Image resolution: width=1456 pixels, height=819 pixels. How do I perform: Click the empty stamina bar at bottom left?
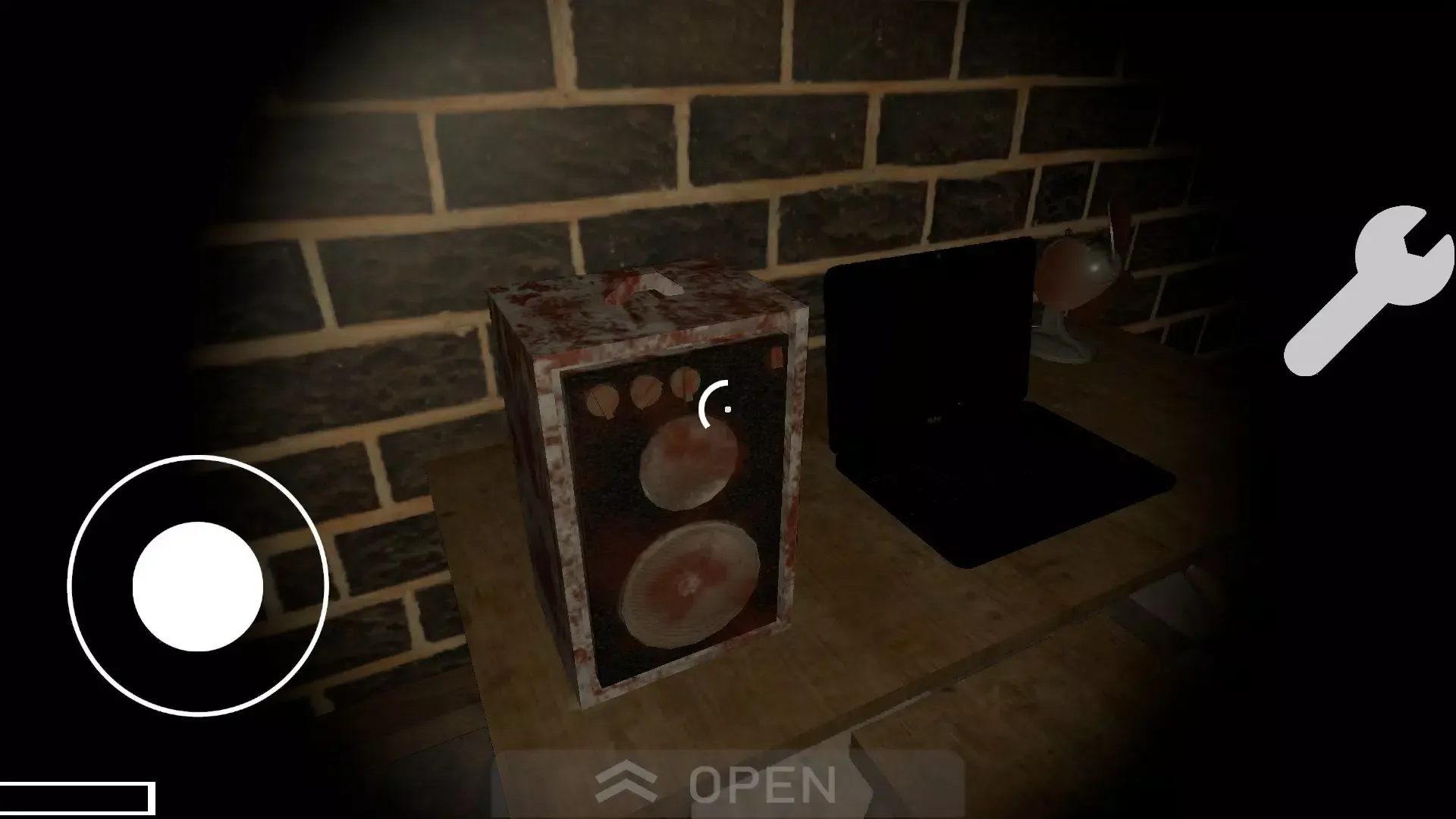point(76,800)
